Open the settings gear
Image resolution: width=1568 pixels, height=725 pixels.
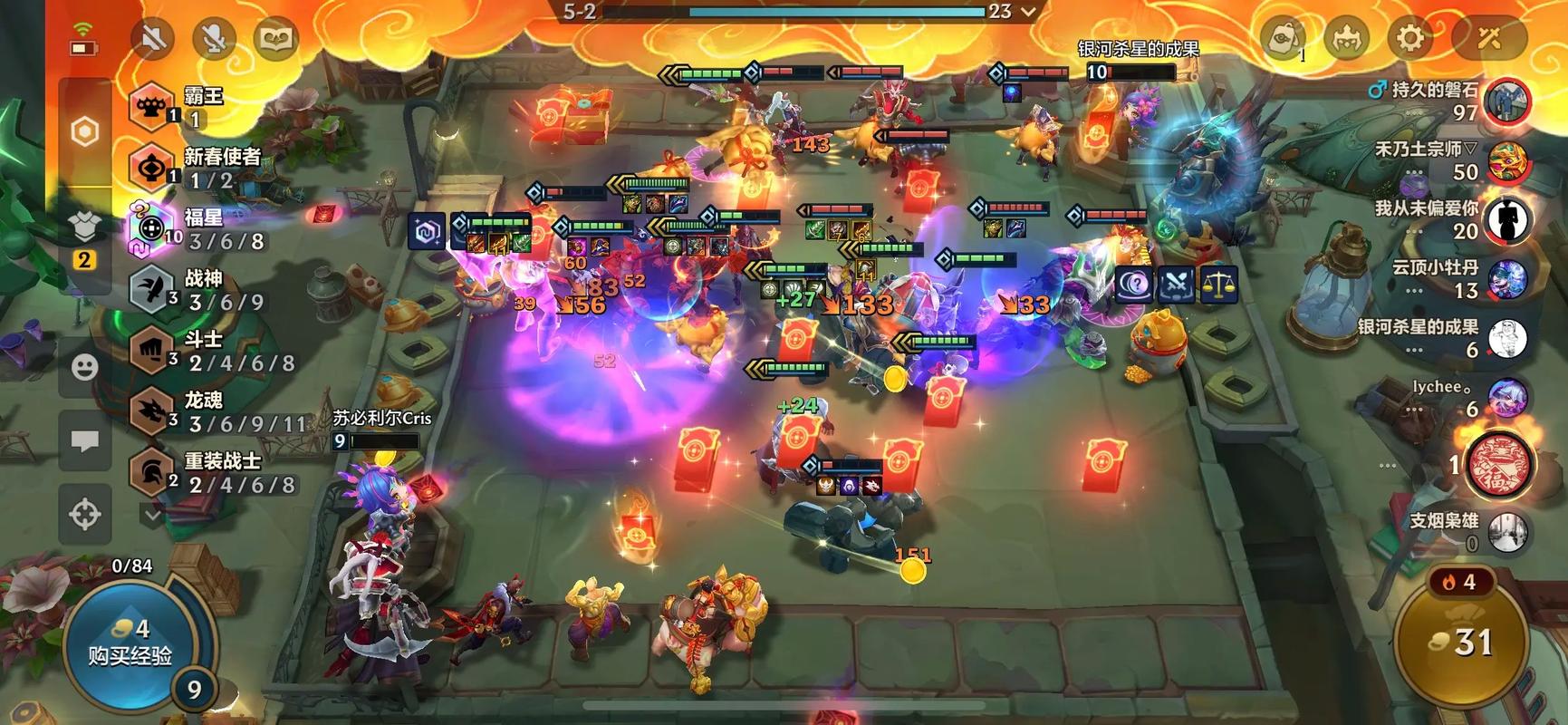click(1409, 38)
